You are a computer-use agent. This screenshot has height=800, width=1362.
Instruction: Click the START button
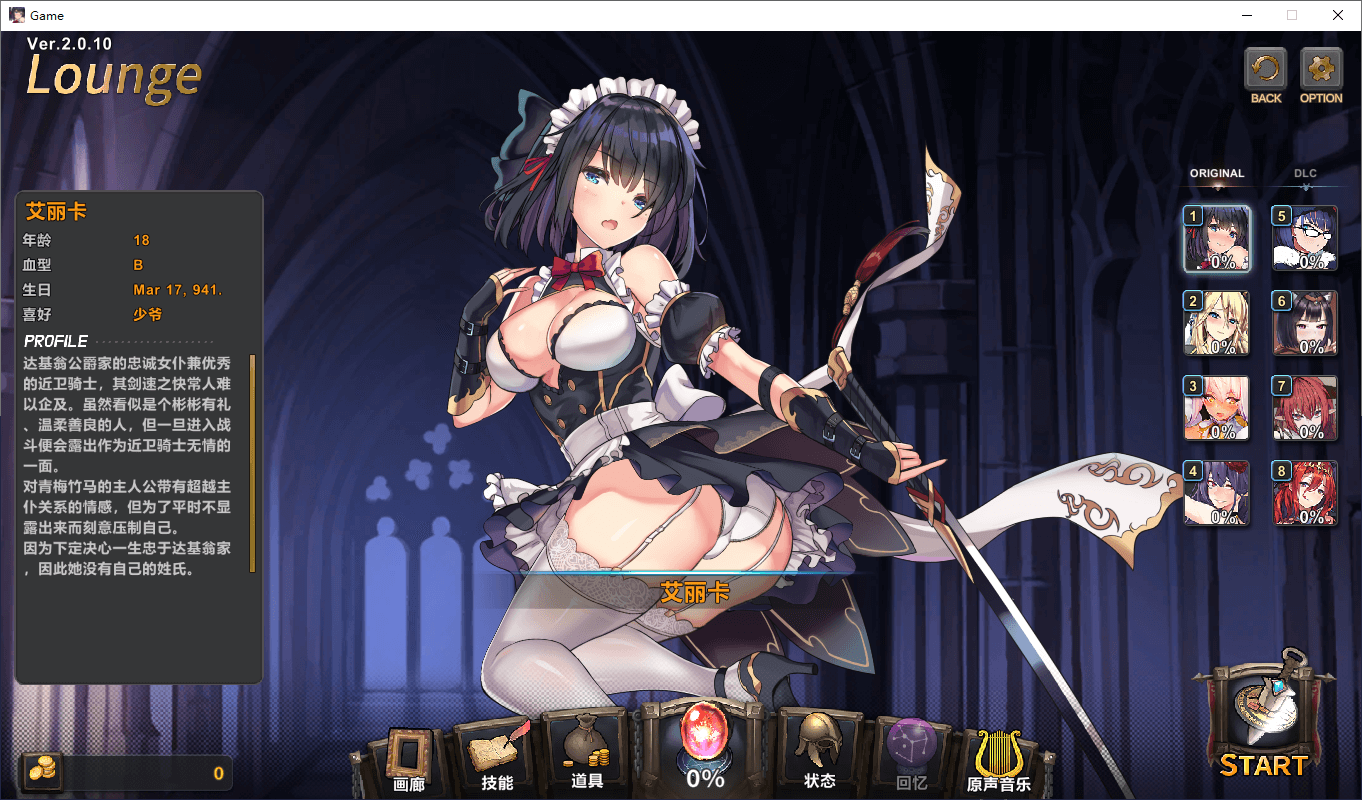tap(1264, 718)
